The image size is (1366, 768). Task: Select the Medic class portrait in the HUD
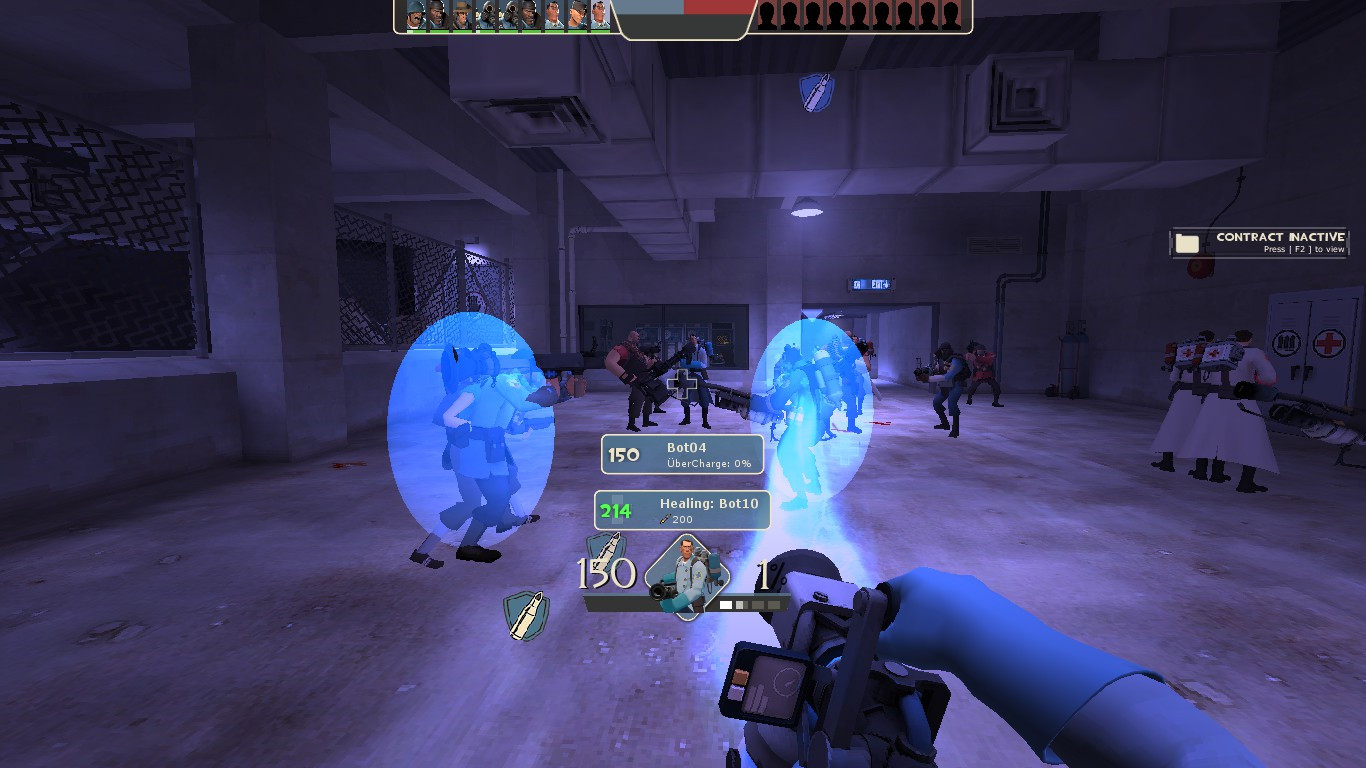(x=687, y=577)
